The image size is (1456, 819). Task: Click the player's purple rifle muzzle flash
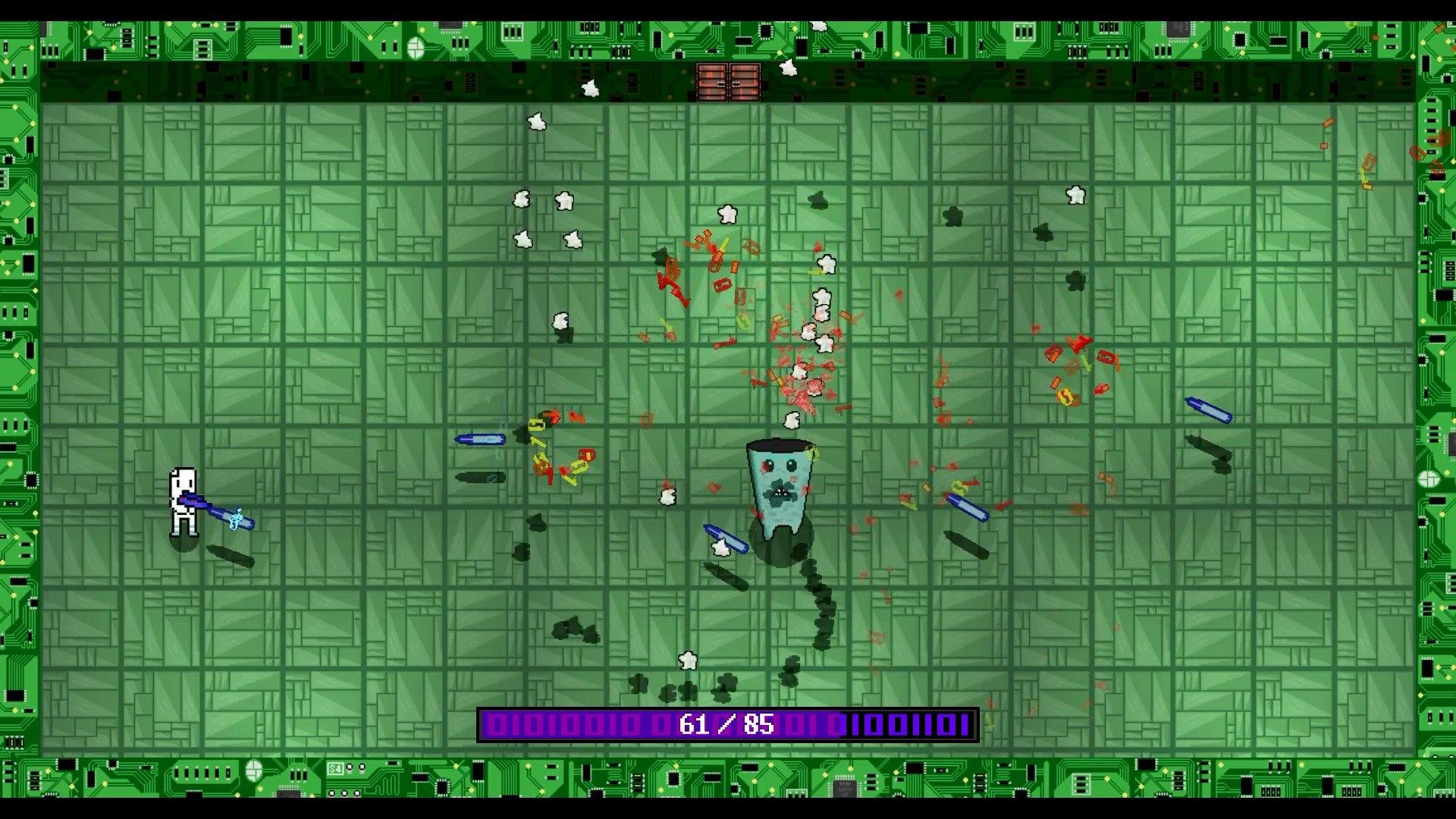coord(235,519)
